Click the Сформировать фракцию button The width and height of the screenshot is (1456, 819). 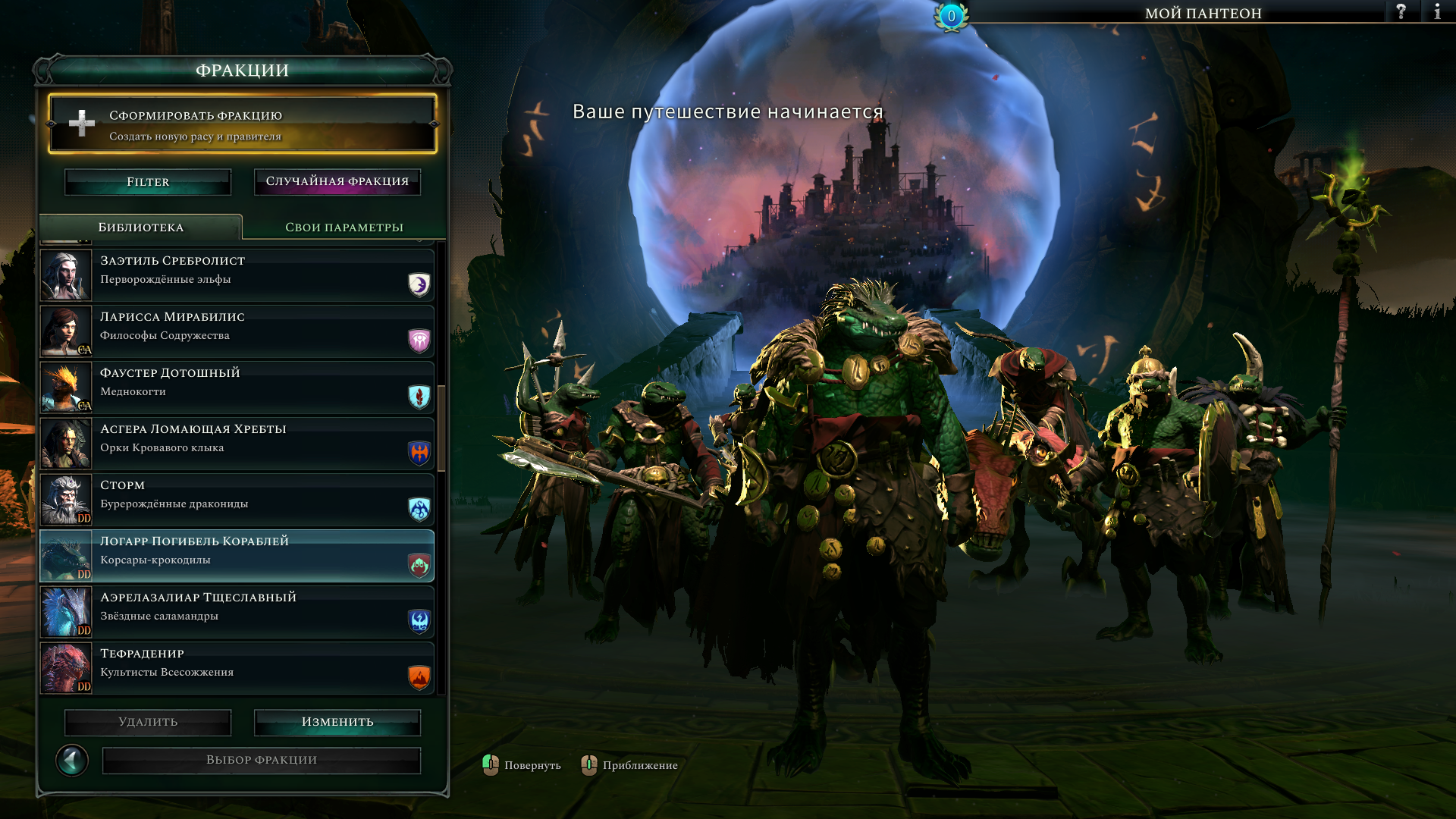click(x=243, y=124)
